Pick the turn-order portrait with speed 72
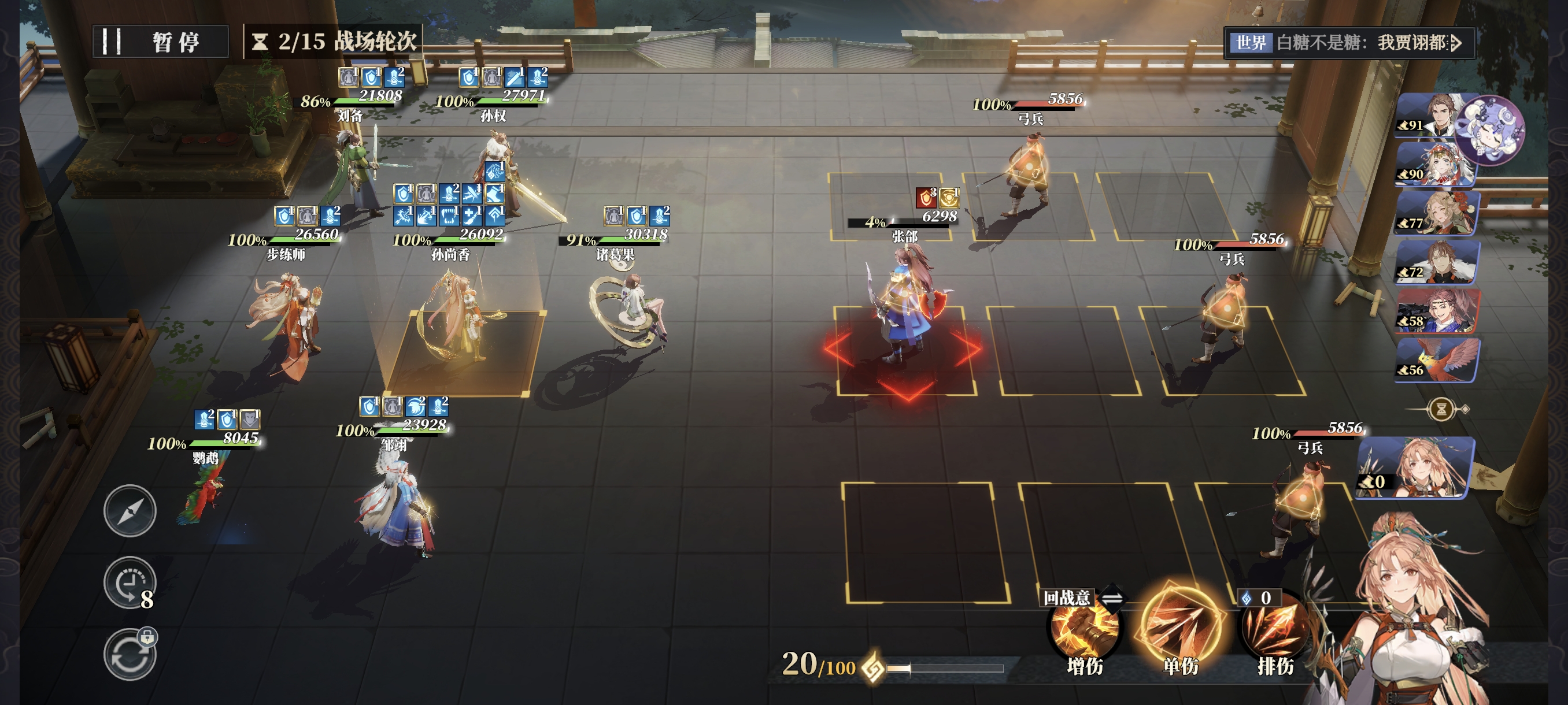1568x705 pixels. pos(1437,262)
